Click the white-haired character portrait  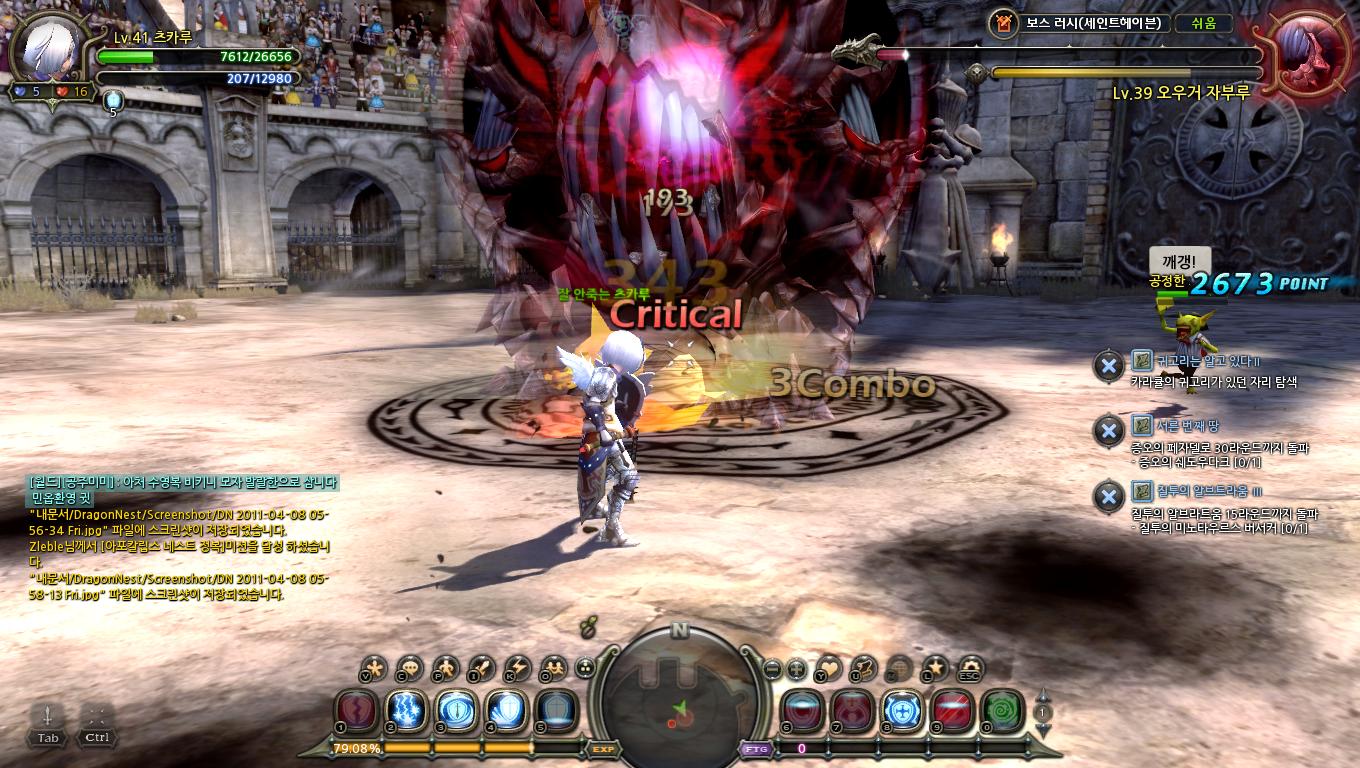click(49, 50)
